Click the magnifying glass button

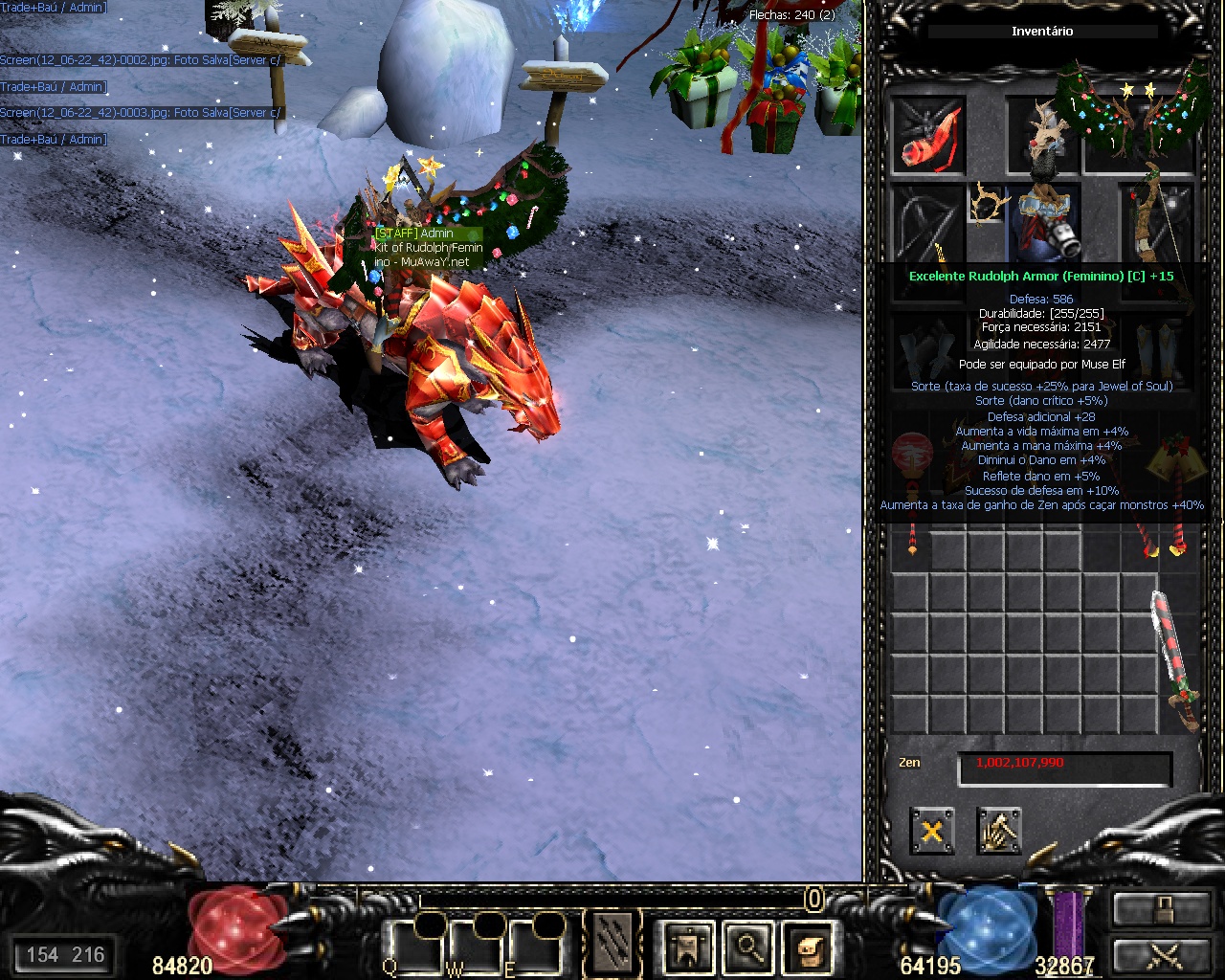(748, 947)
